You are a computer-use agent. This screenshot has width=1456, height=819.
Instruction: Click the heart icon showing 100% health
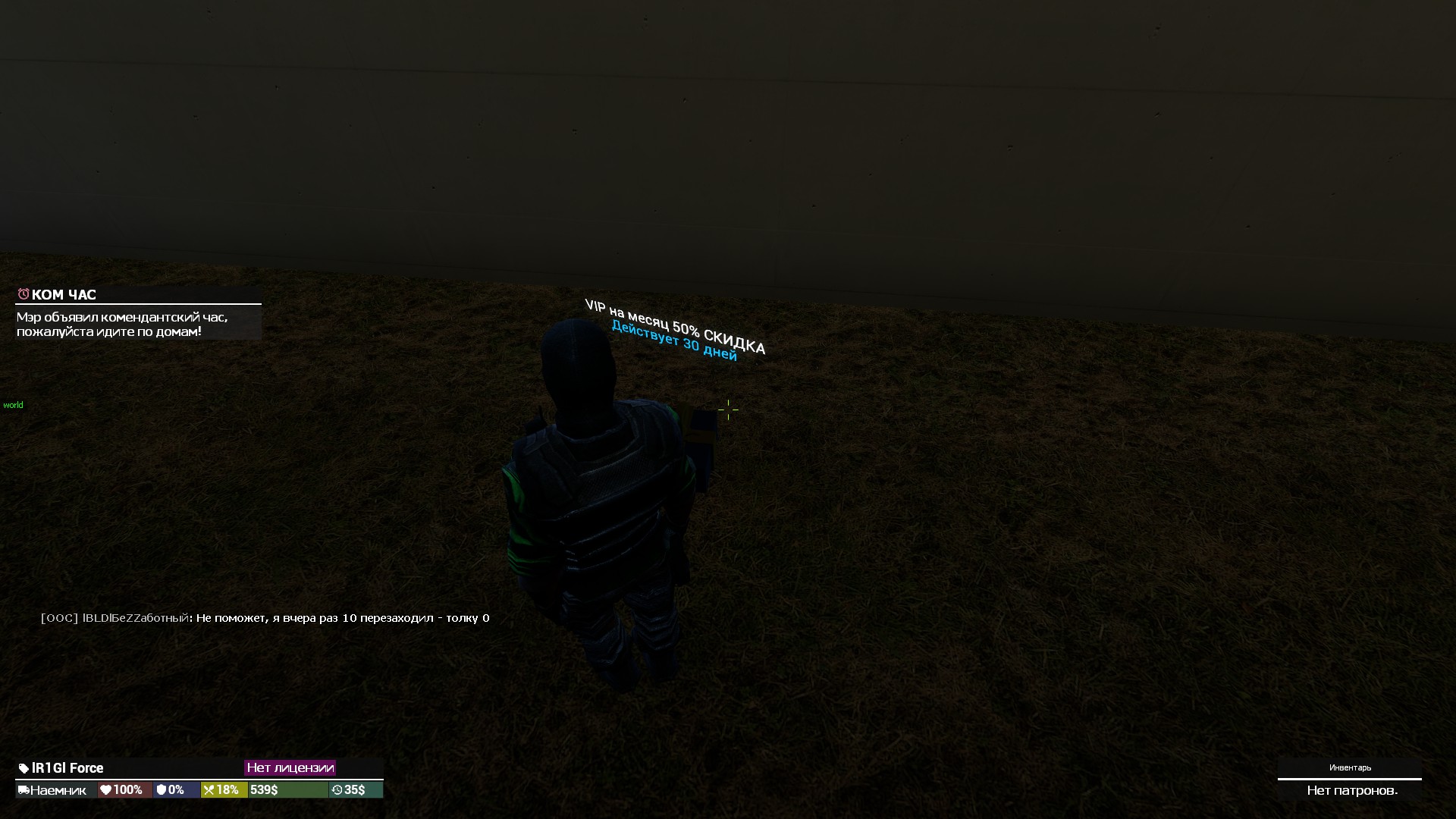click(x=104, y=789)
